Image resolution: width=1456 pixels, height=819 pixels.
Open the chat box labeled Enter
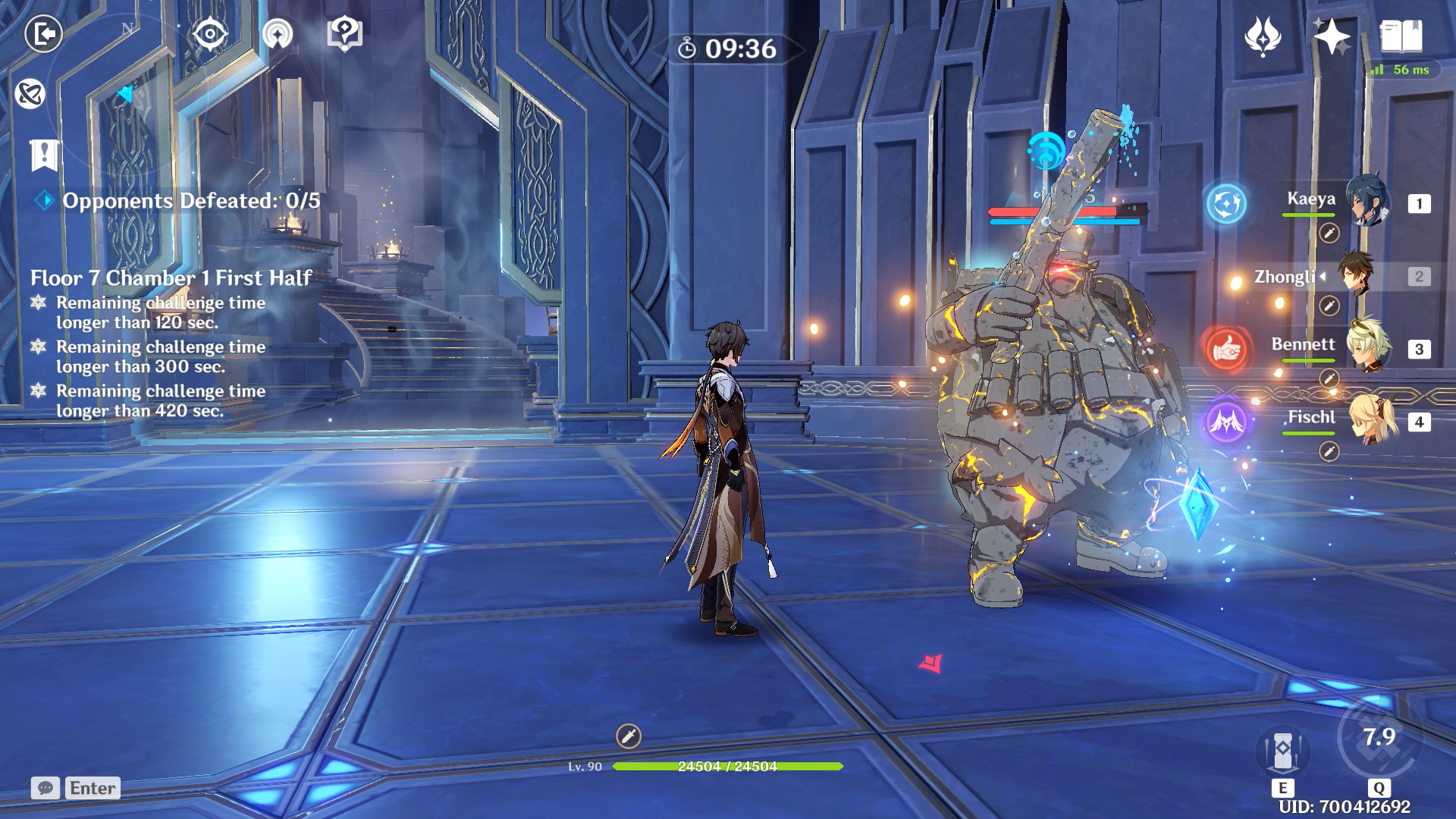pyautogui.click(x=76, y=788)
